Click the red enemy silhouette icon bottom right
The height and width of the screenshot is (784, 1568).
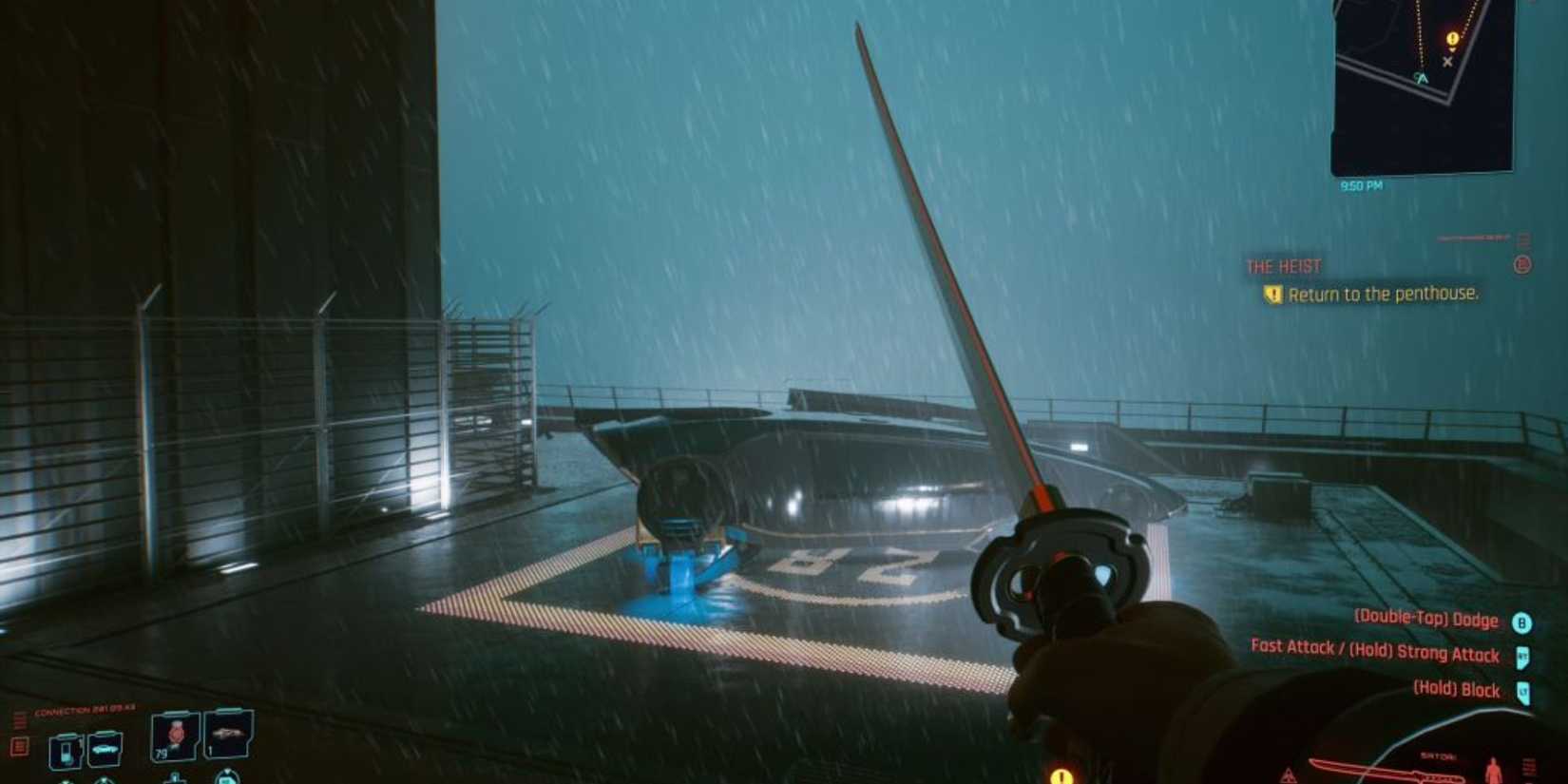pos(1492,772)
